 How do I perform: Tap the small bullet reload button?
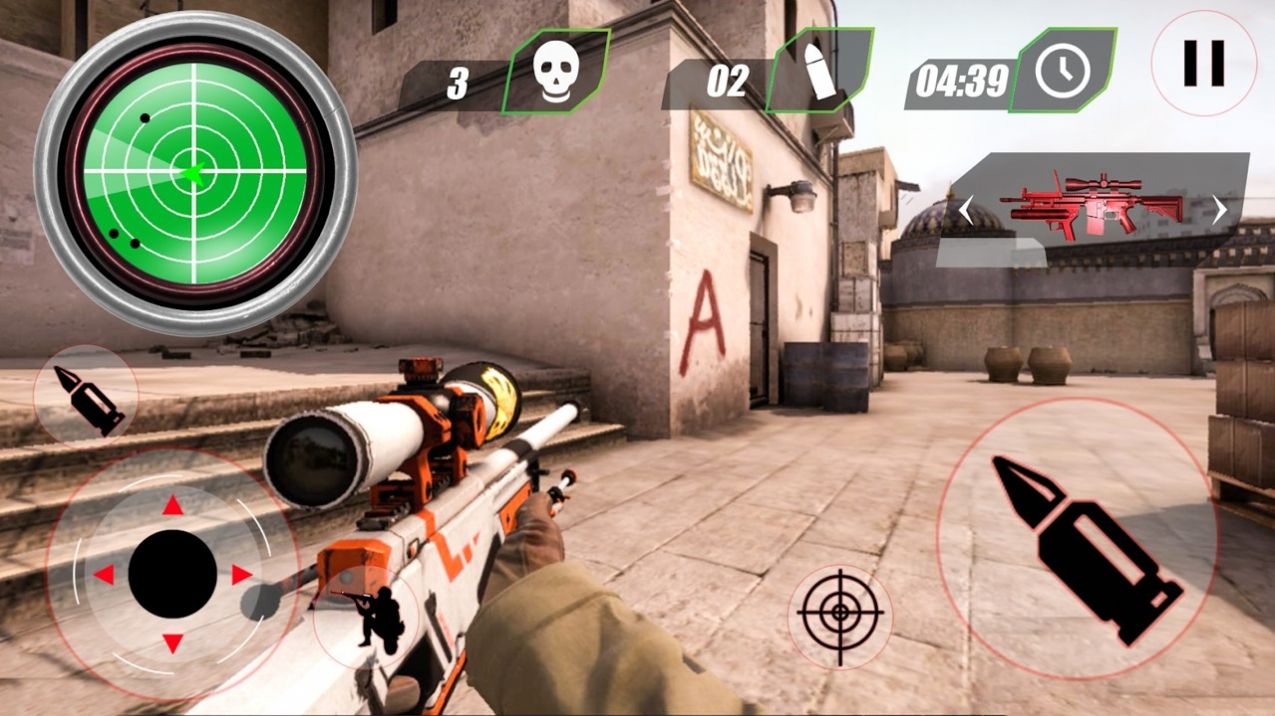[x=86, y=398]
